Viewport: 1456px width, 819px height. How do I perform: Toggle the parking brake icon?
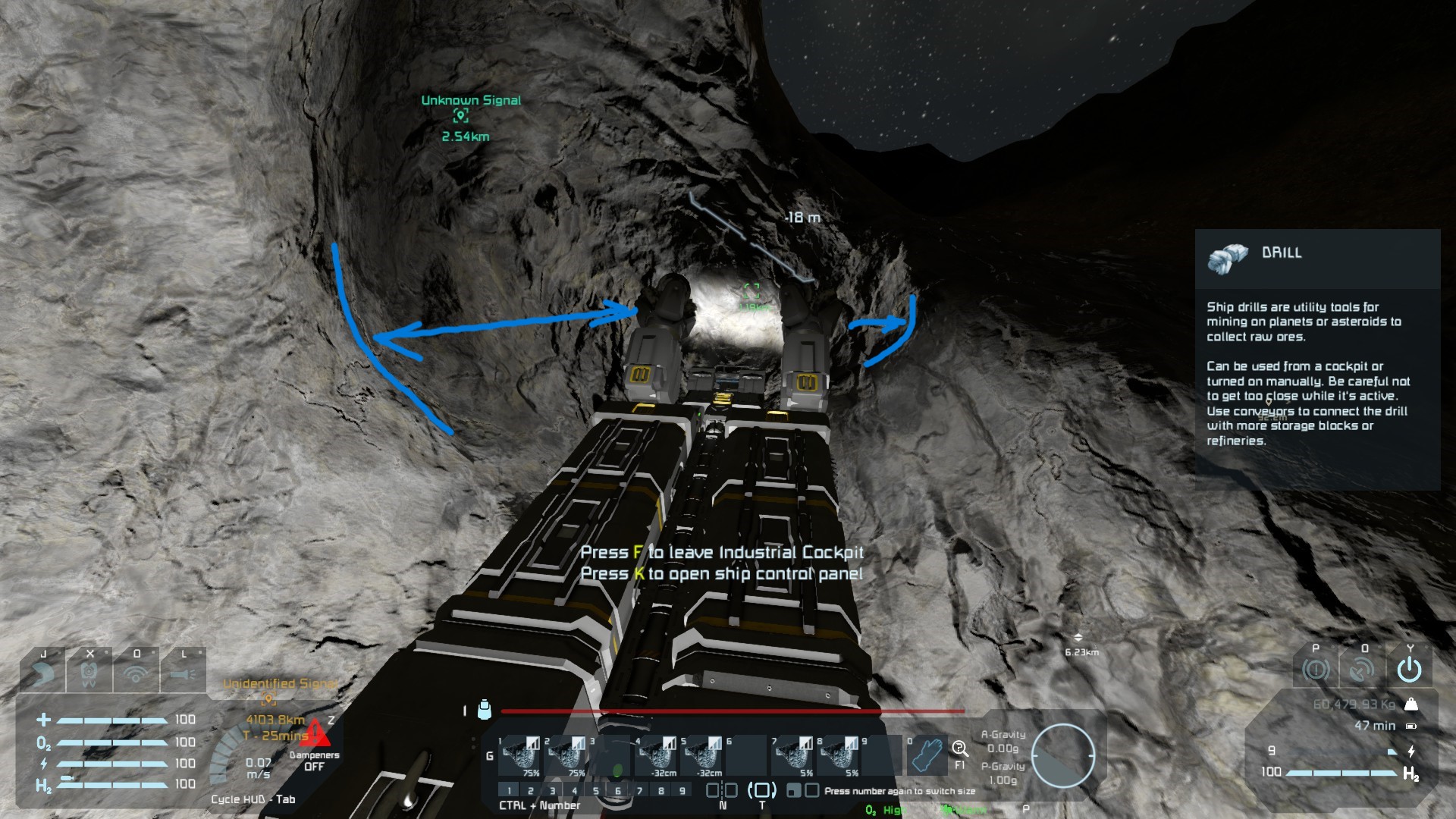(1316, 670)
